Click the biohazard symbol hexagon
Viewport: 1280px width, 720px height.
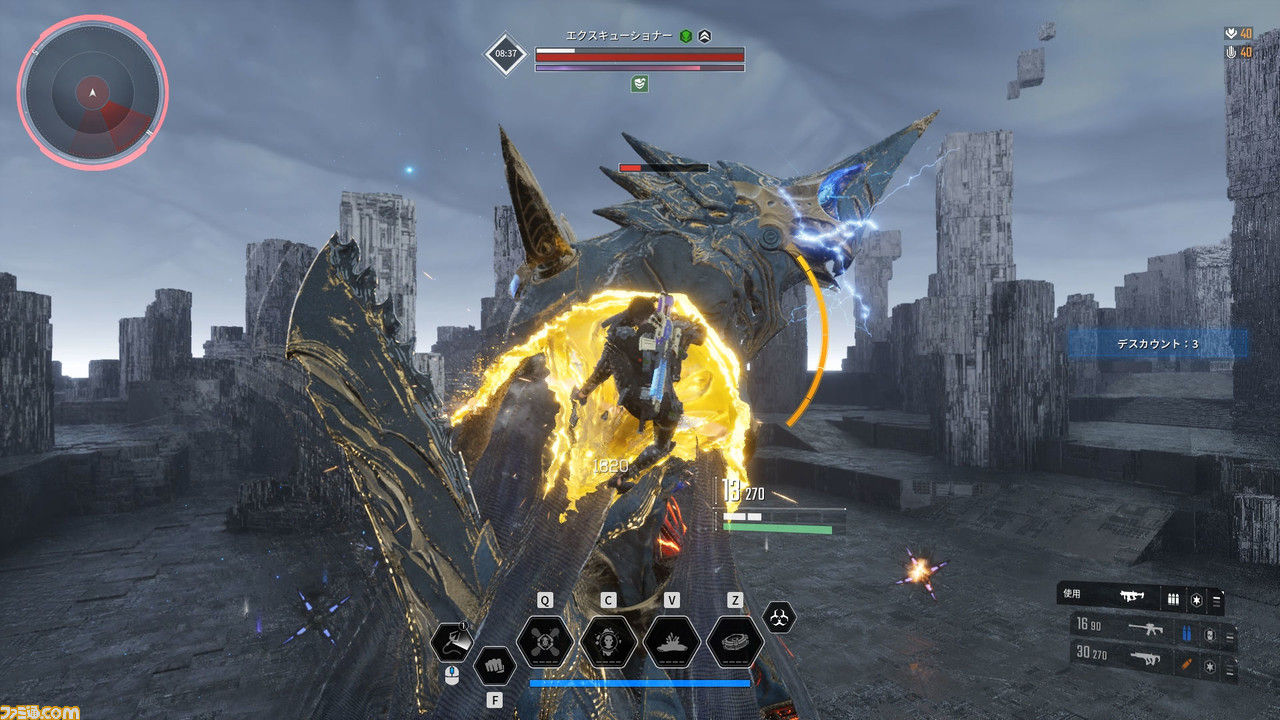pyautogui.click(x=779, y=616)
